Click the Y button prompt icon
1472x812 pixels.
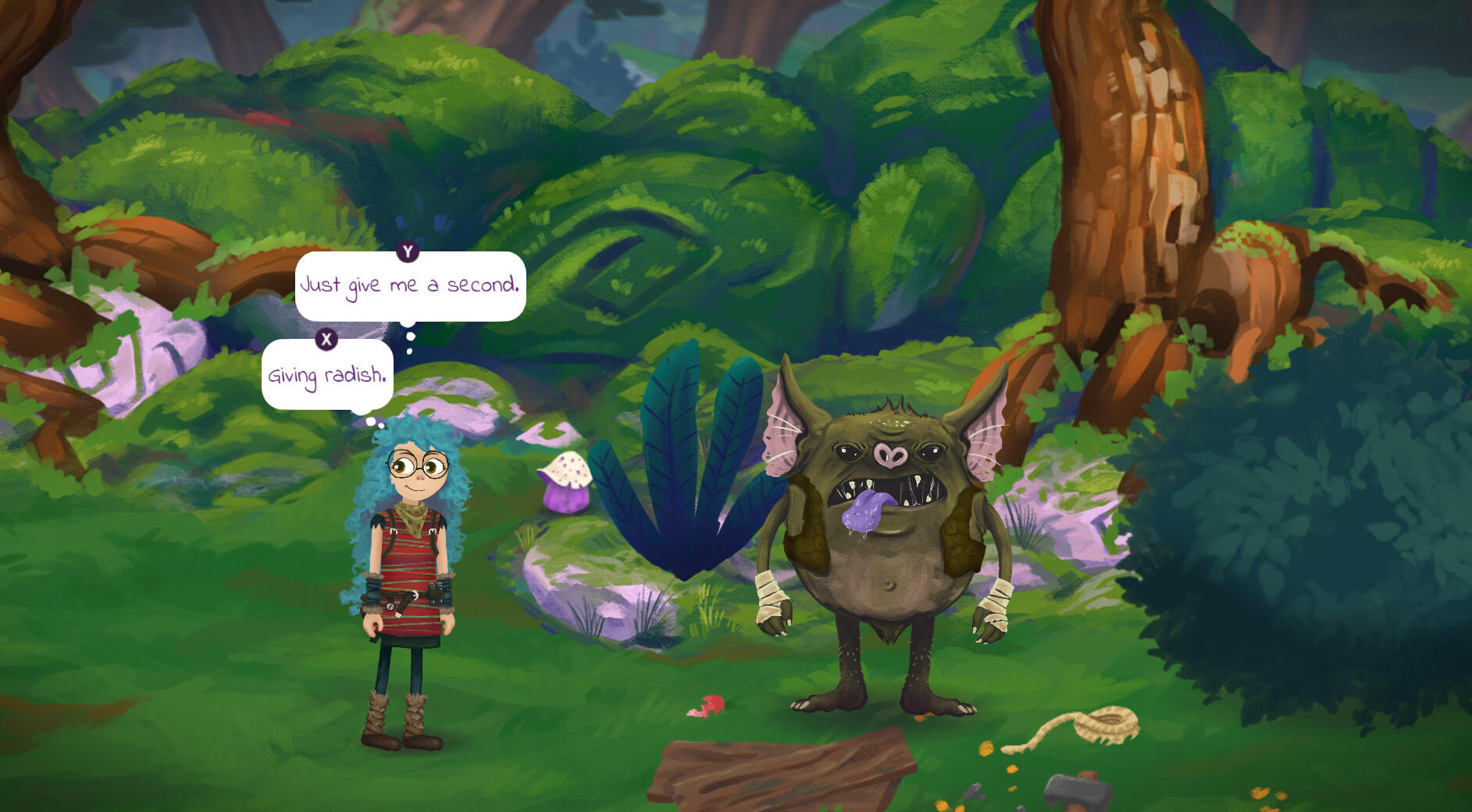[x=406, y=253]
